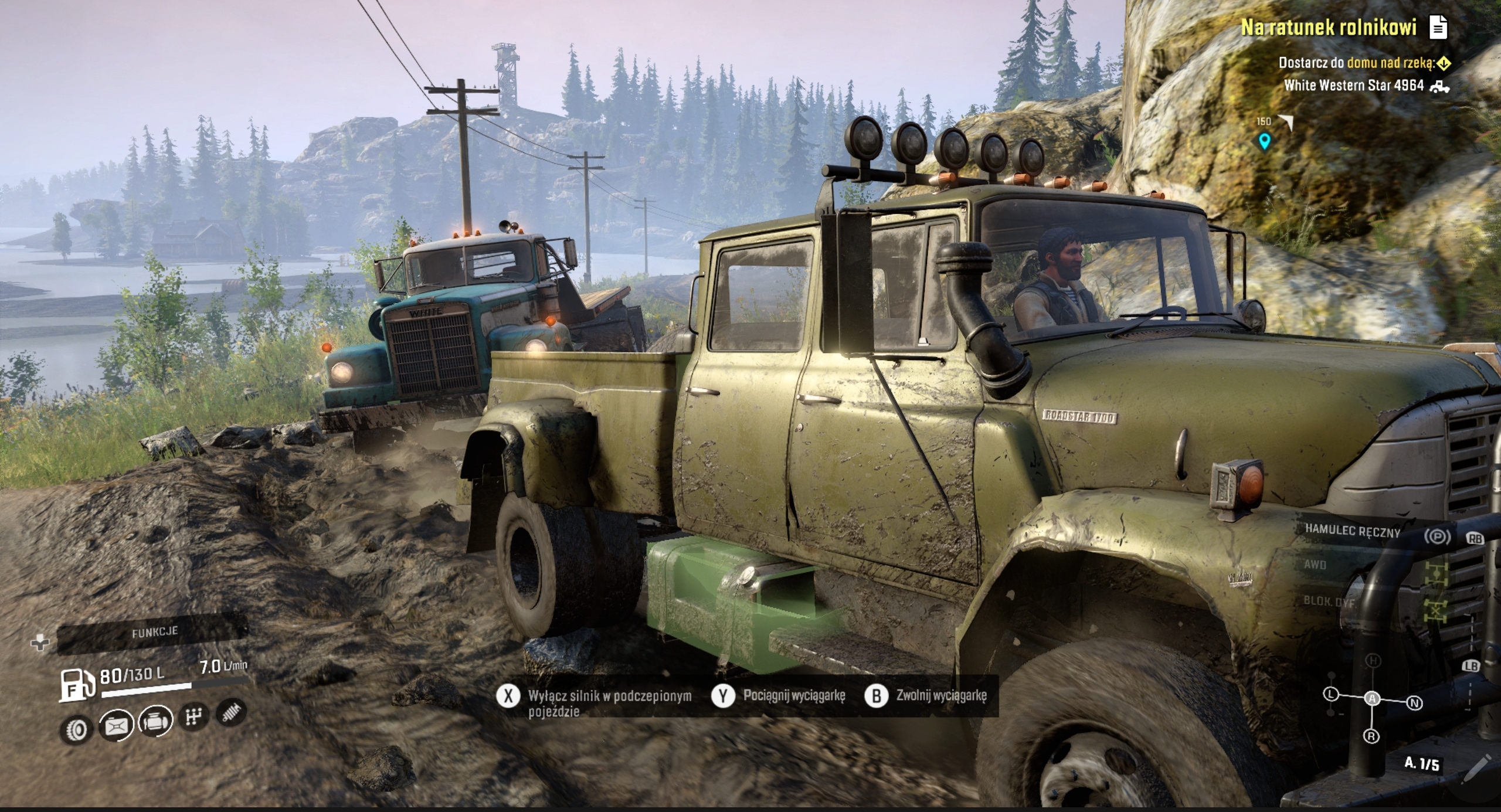This screenshot has height=812, width=1501.
Task: Click the tire status icon
Action: (76, 730)
